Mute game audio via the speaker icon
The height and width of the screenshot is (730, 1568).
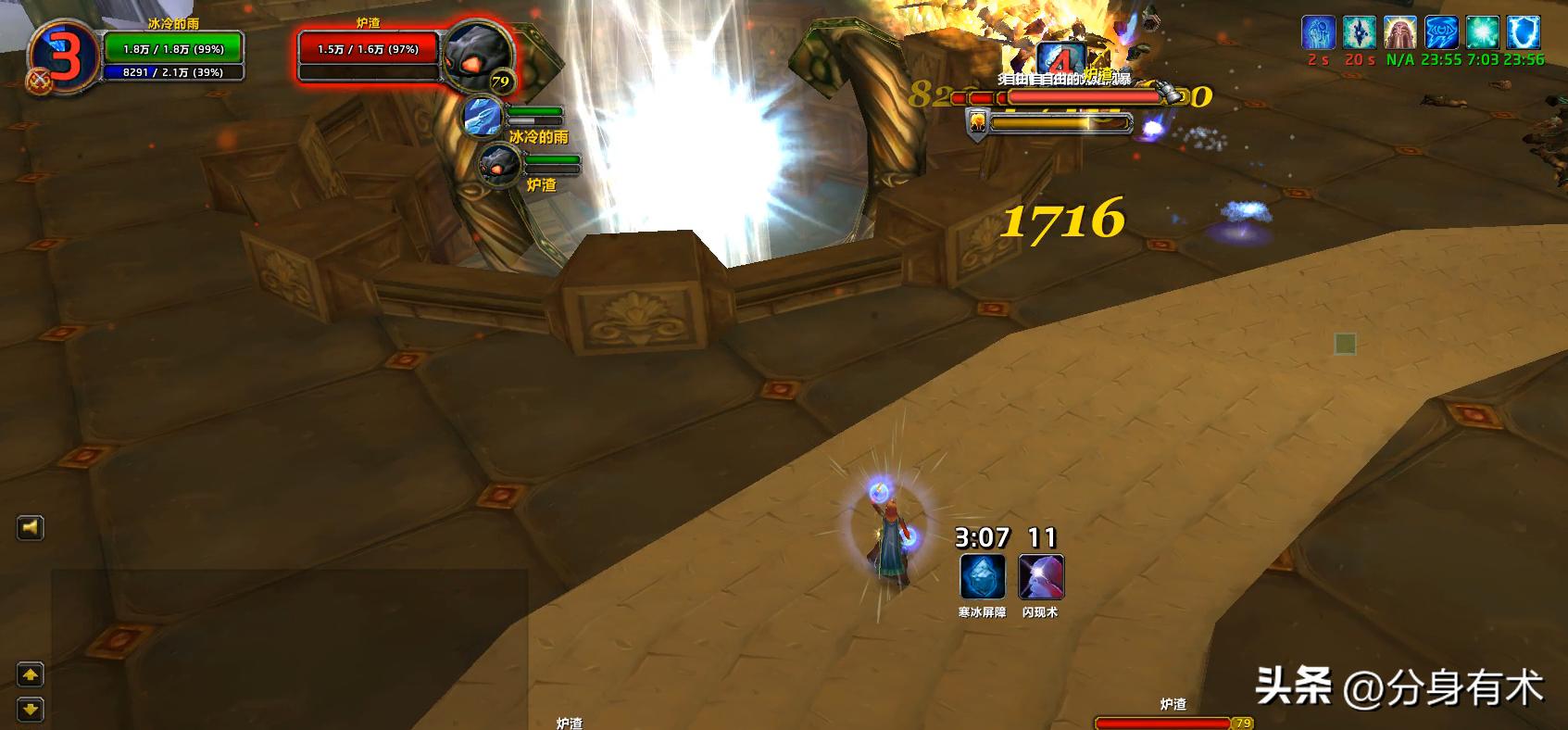click(31, 526)
